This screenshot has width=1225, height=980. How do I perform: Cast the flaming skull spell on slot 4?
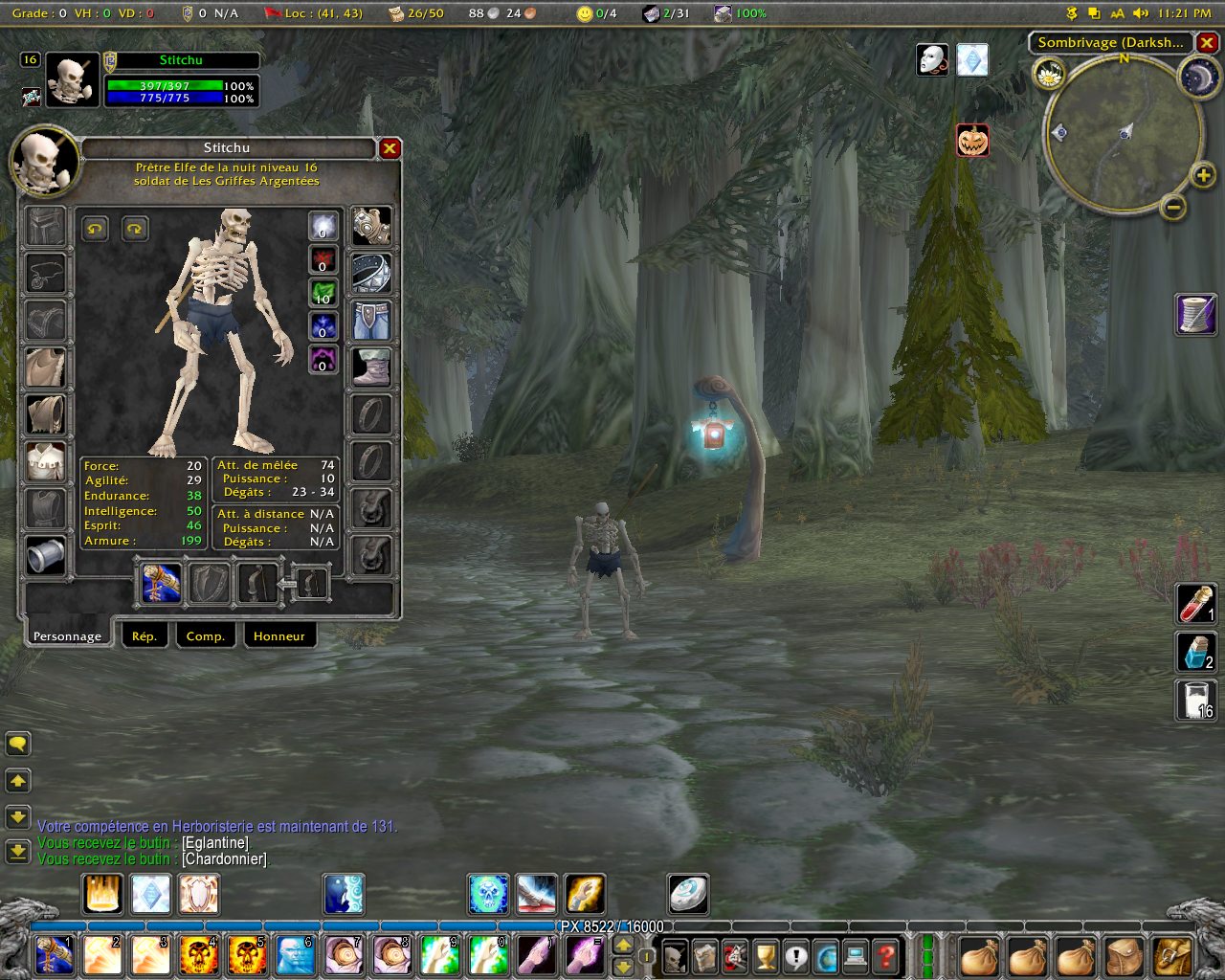tap(198, 955)
